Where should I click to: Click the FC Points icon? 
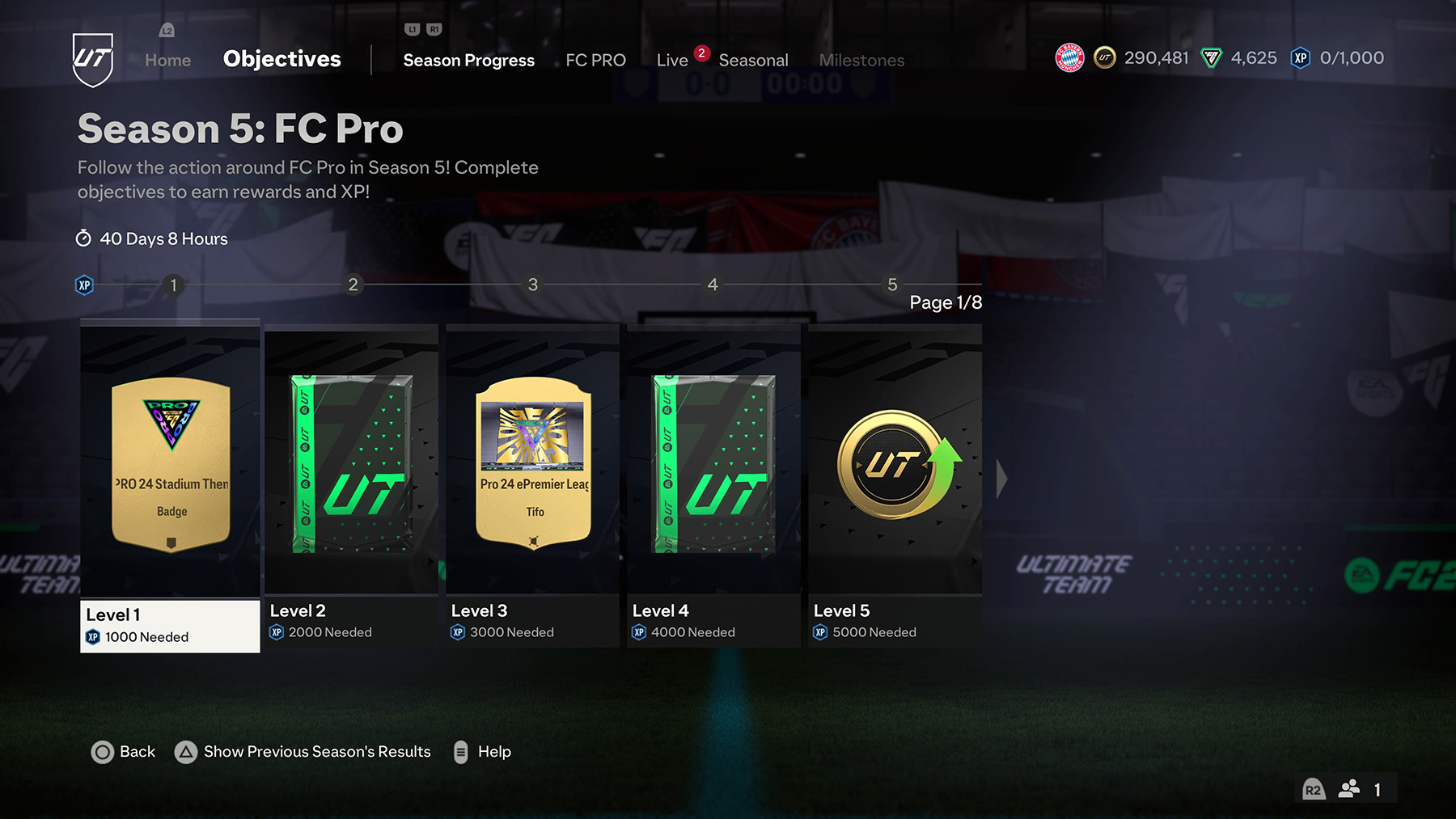tap(1211, 57)
